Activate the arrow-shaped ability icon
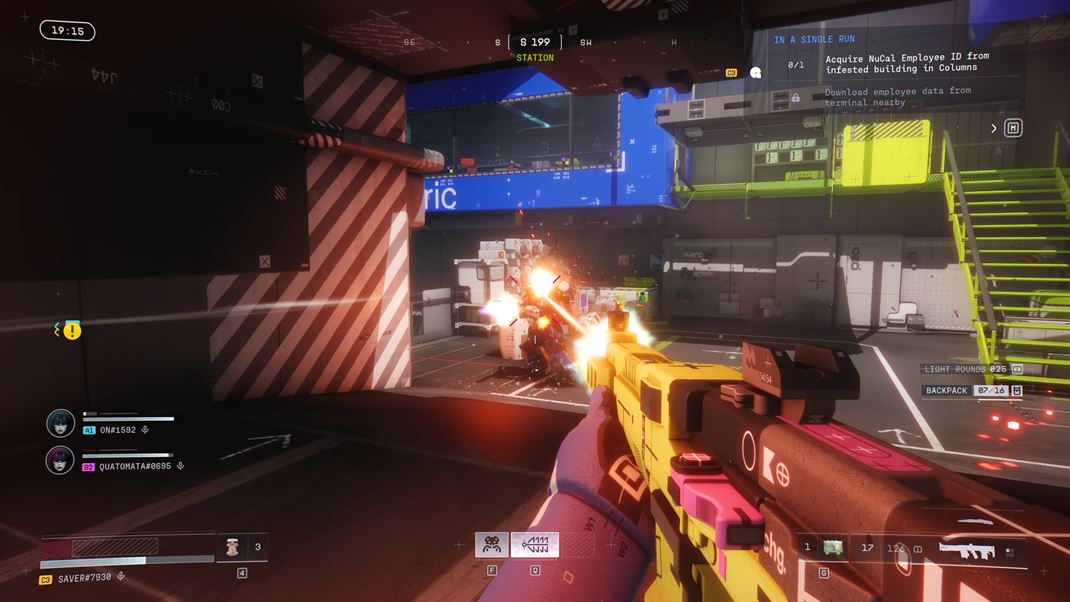 pos(535,545)
